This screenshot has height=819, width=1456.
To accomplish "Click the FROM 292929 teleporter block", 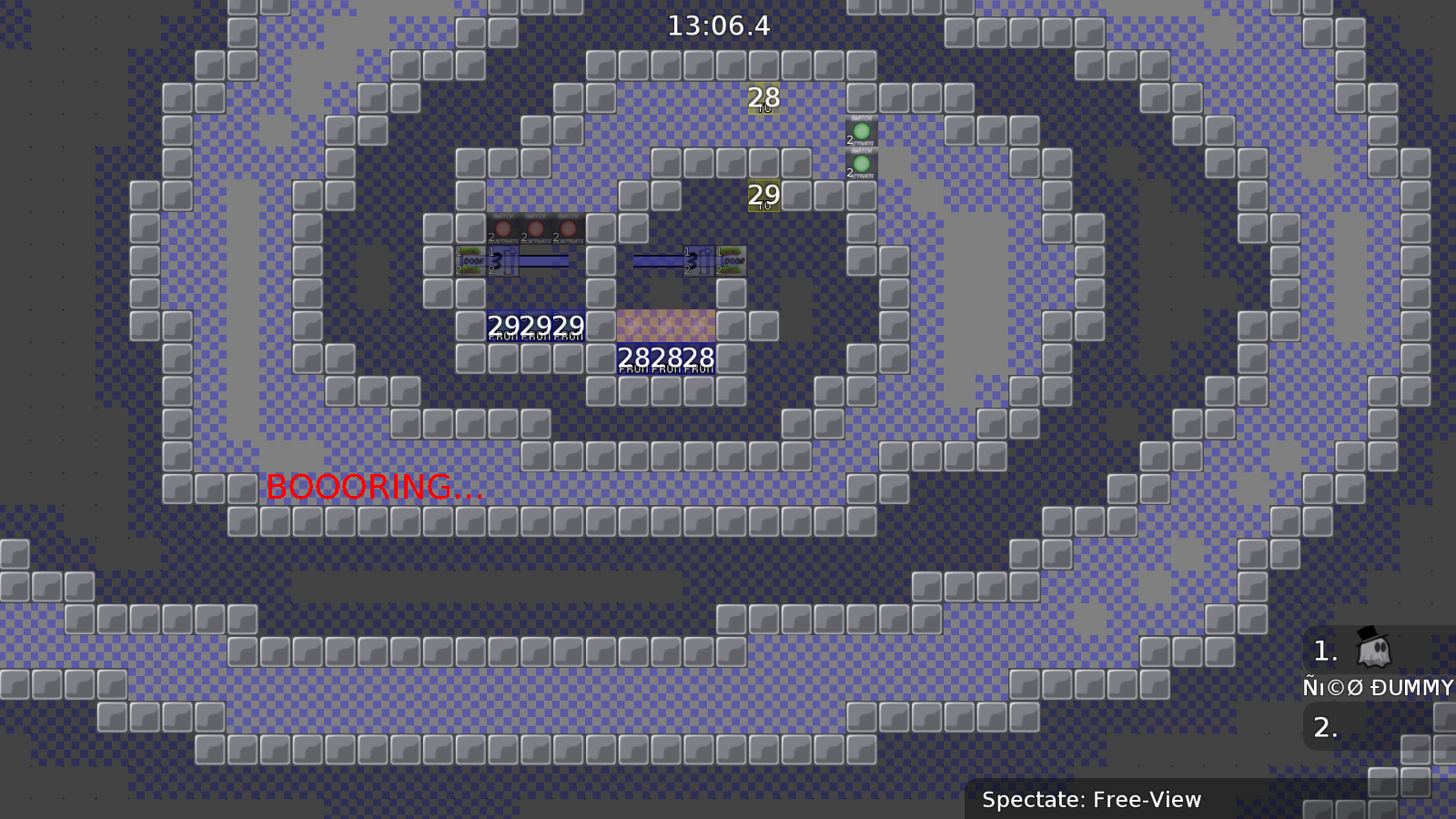I will pyautogui.click(x=538, y=326).
